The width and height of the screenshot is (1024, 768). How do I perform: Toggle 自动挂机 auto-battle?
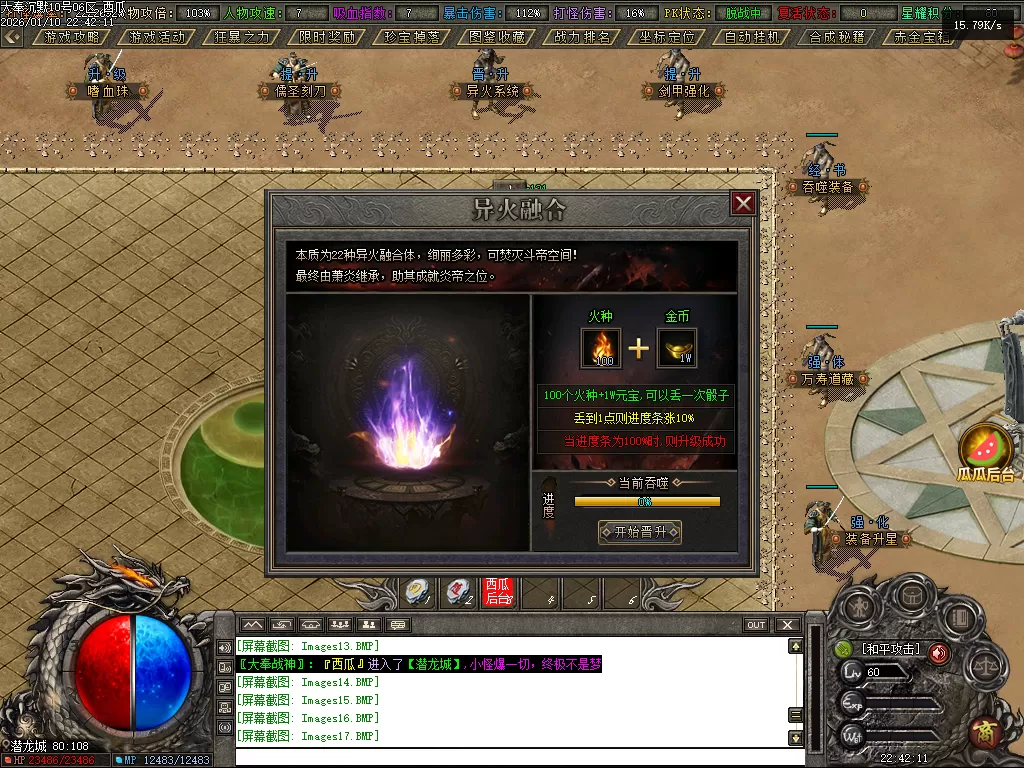752,37
